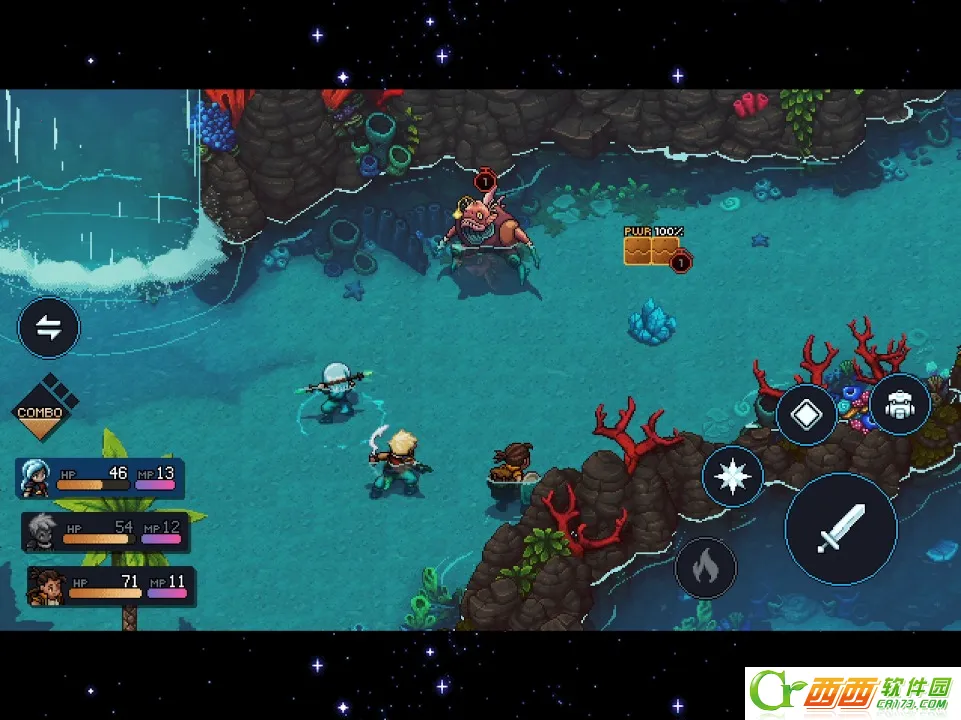Use the star burst skill button
Image resolution: width=961 pixels, height=720 pixels.
(733, 476)
